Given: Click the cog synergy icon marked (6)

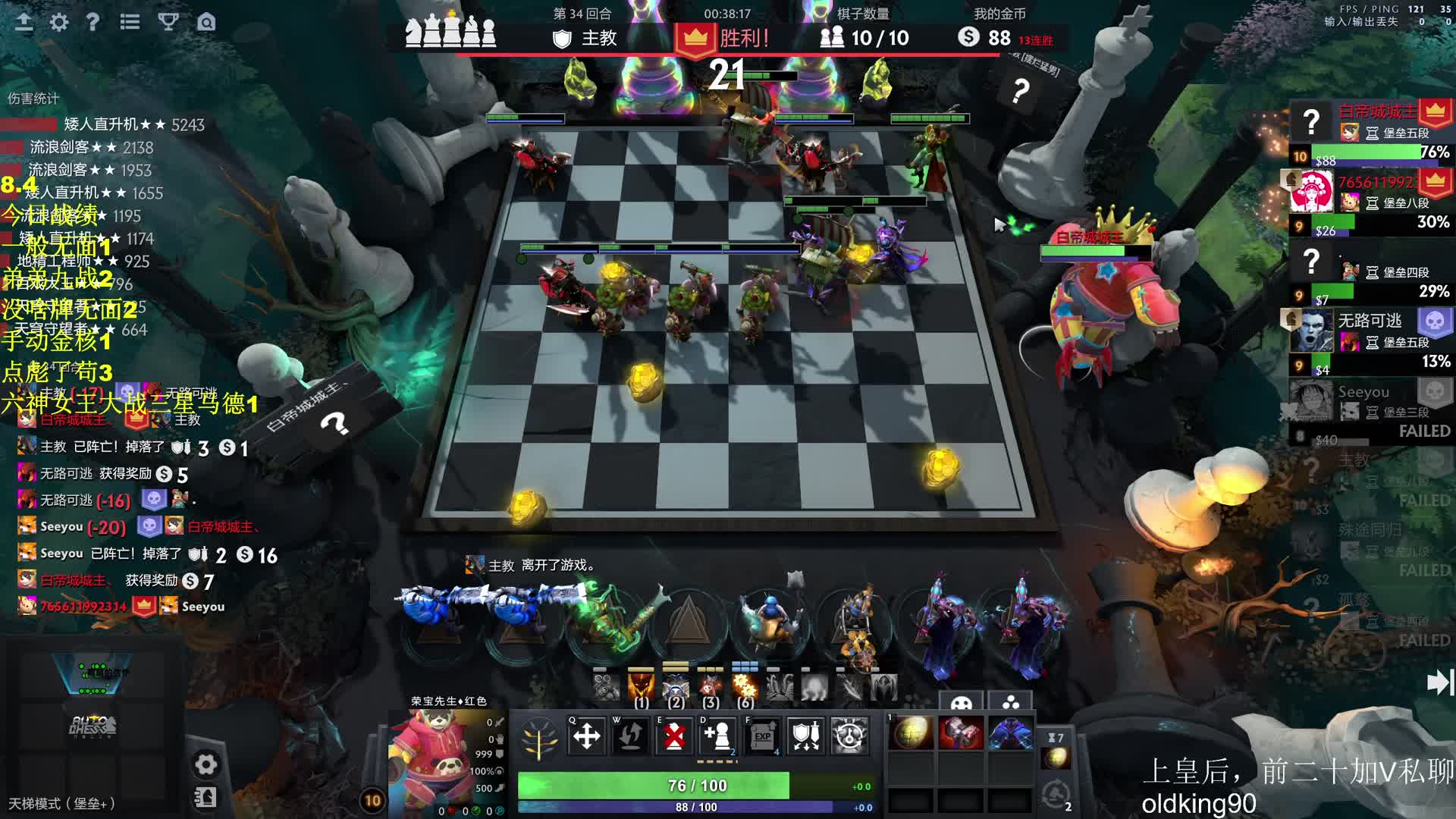Looking at the screenshot, I should (x=745, y=688).
